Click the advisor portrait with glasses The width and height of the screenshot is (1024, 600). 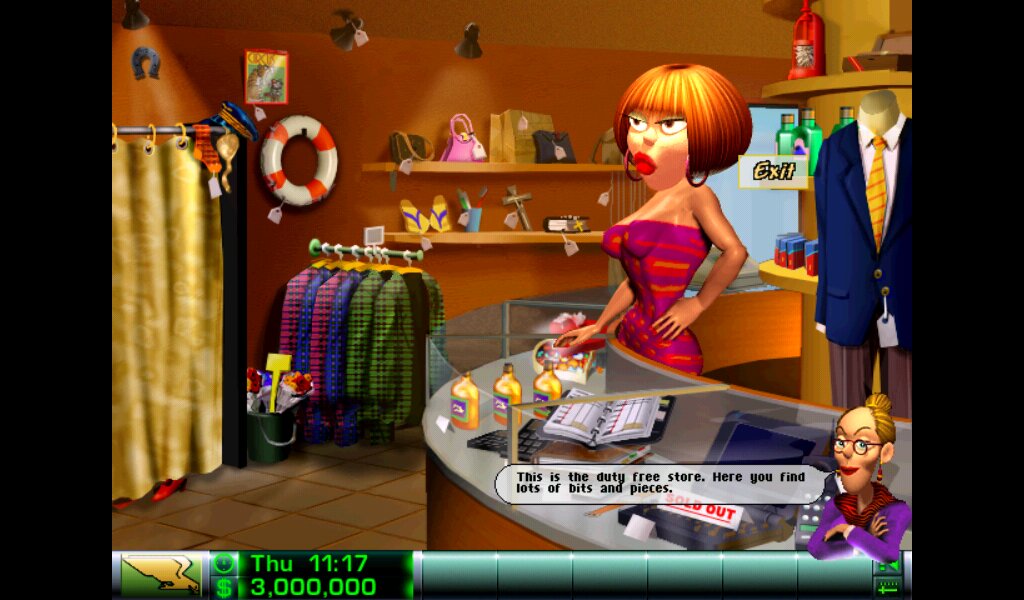click(x=858, y=480)
